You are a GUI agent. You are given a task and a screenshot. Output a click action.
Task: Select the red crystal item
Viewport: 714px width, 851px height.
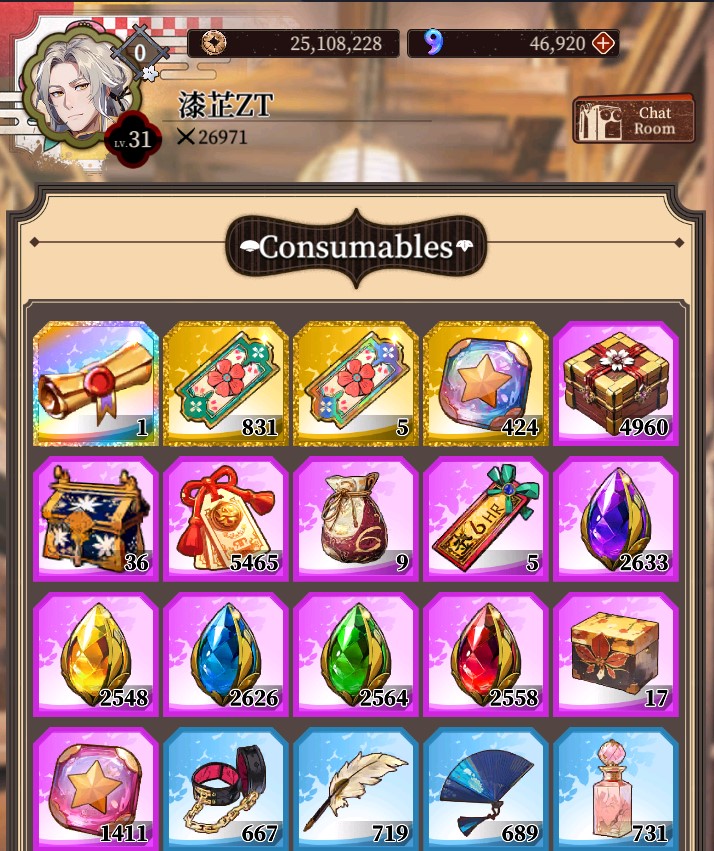(486, 654)
